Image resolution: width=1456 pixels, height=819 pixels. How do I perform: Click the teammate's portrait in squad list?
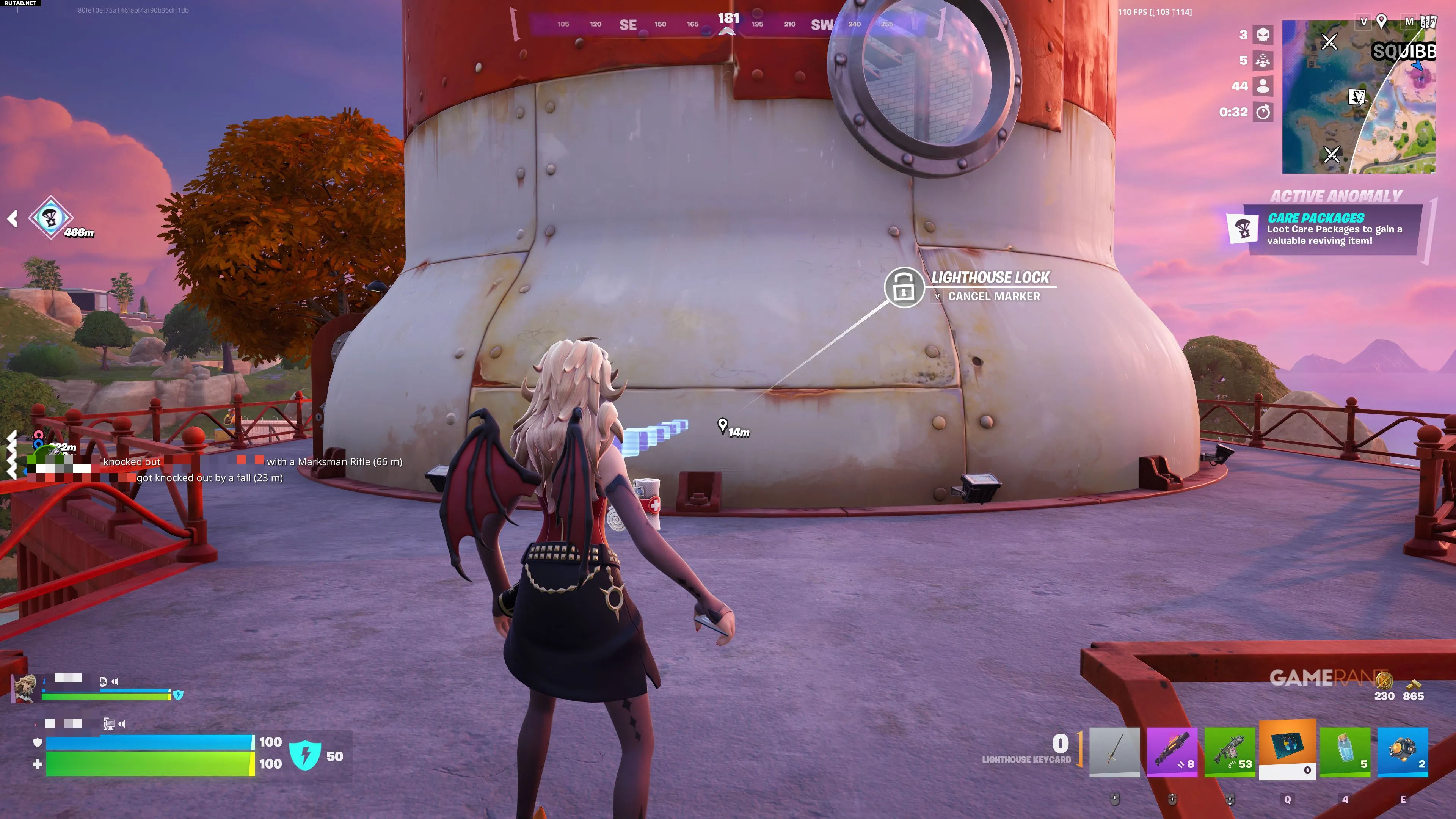coord(24,688)
